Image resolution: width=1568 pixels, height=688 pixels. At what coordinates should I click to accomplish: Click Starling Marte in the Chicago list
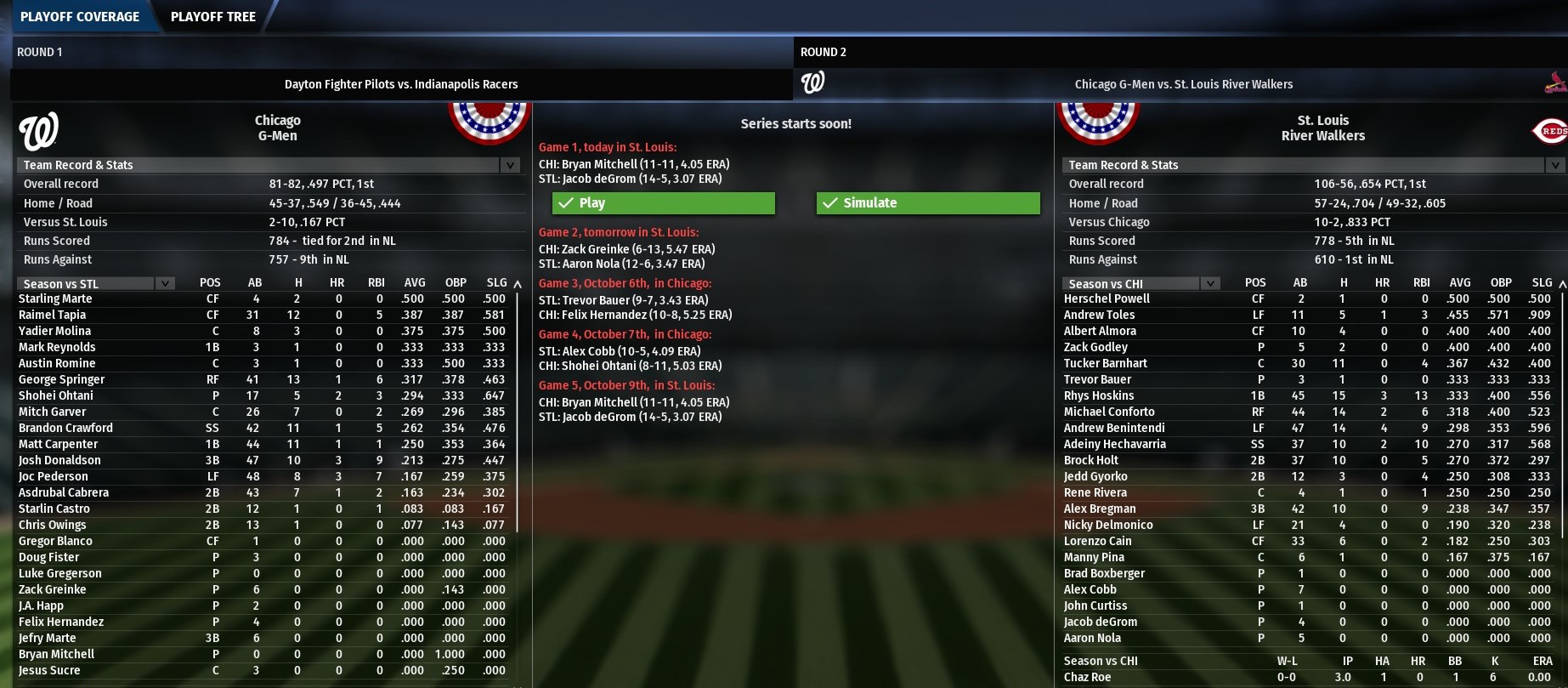pyautogui.click(x=55, y=299)
